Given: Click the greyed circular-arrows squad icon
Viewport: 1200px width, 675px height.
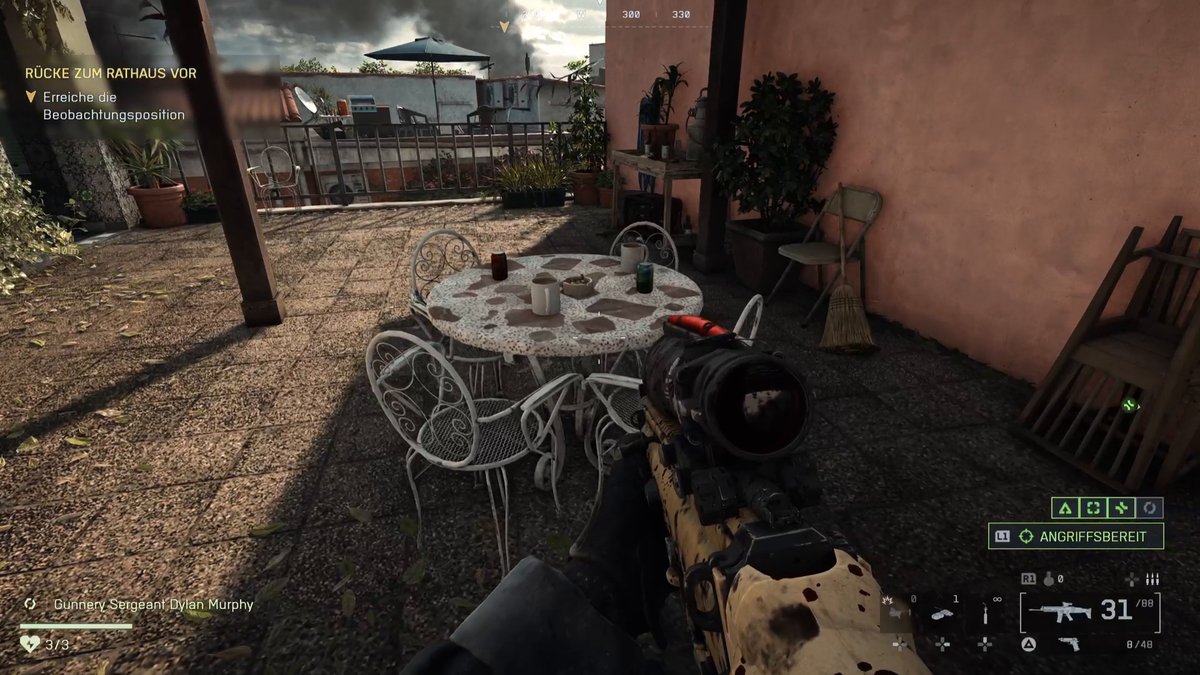Looking at the screenshot, I should (1150, 508).
